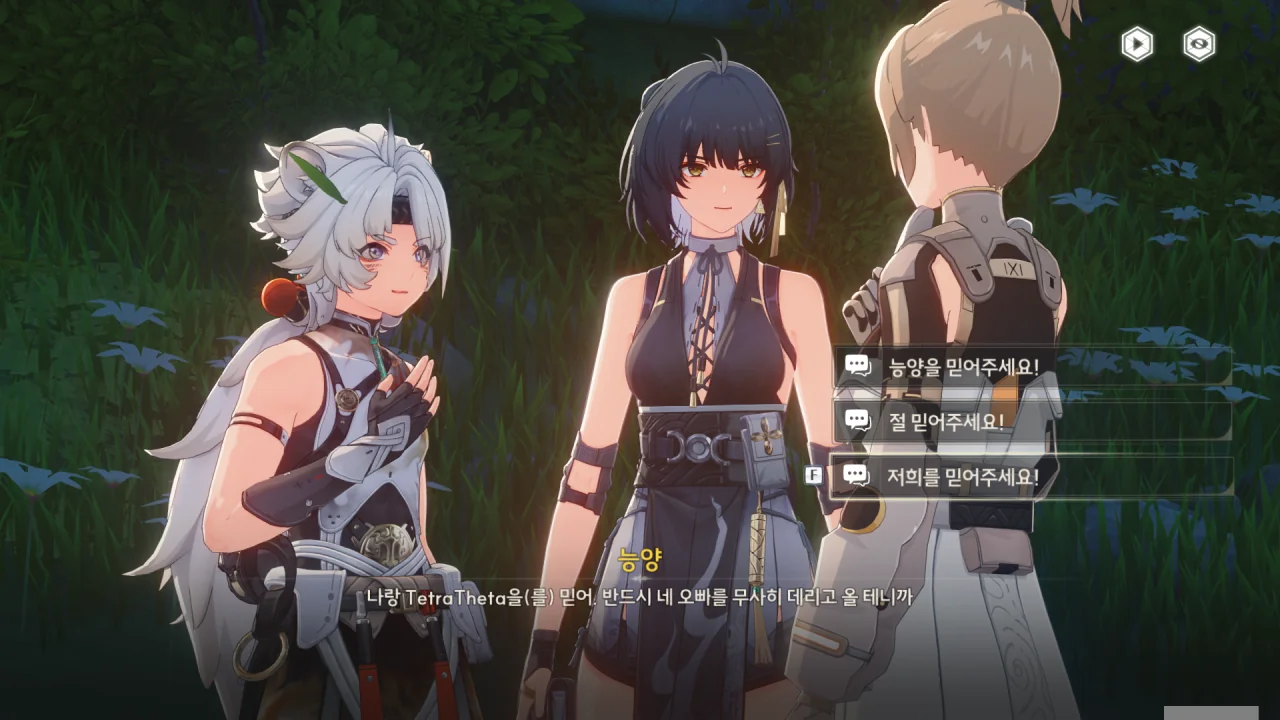Hide the dialogue interface with eye icon
1280x720 pixels.
click(1199, 44)
